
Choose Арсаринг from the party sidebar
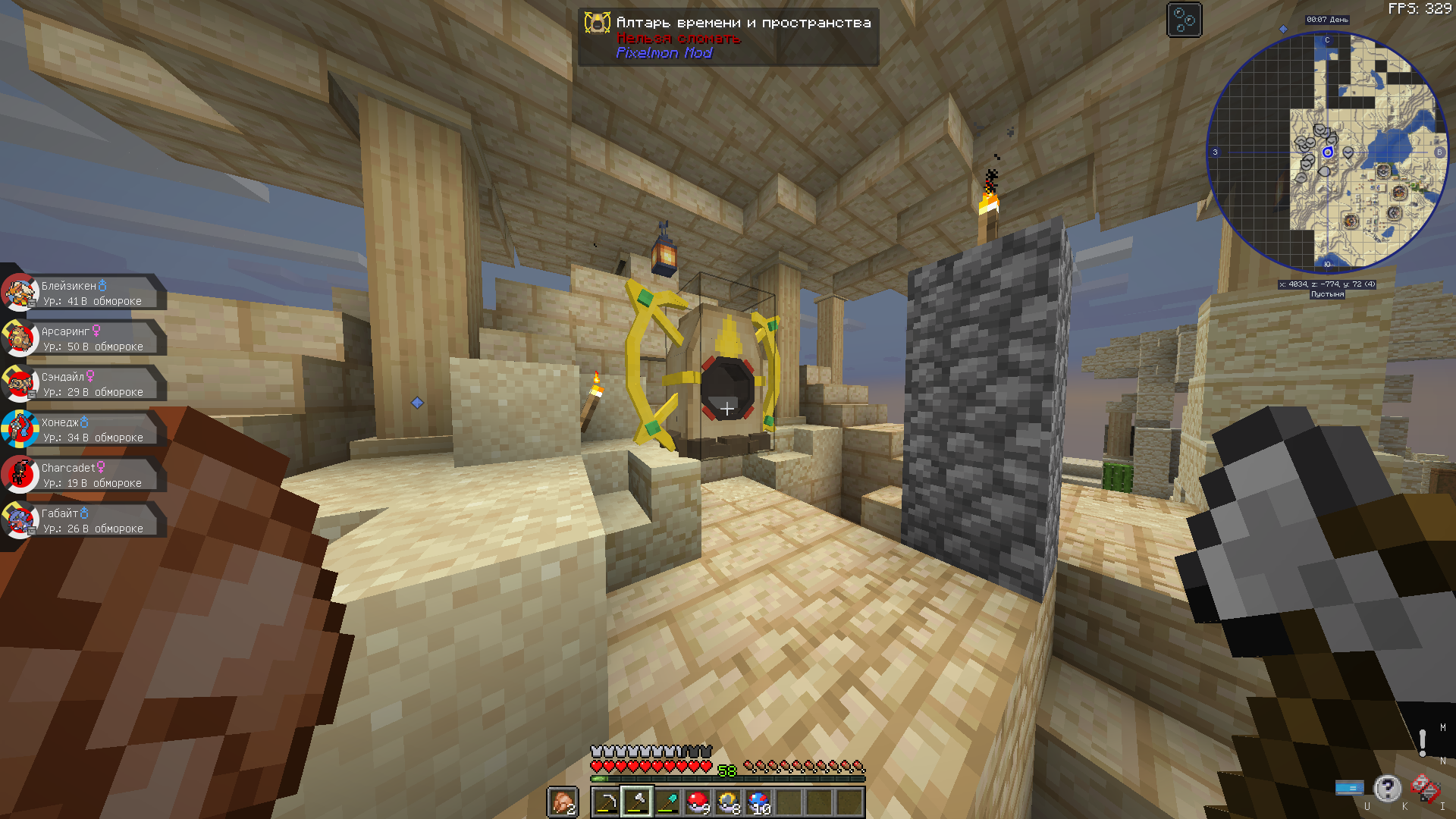(x=83, y=339)
